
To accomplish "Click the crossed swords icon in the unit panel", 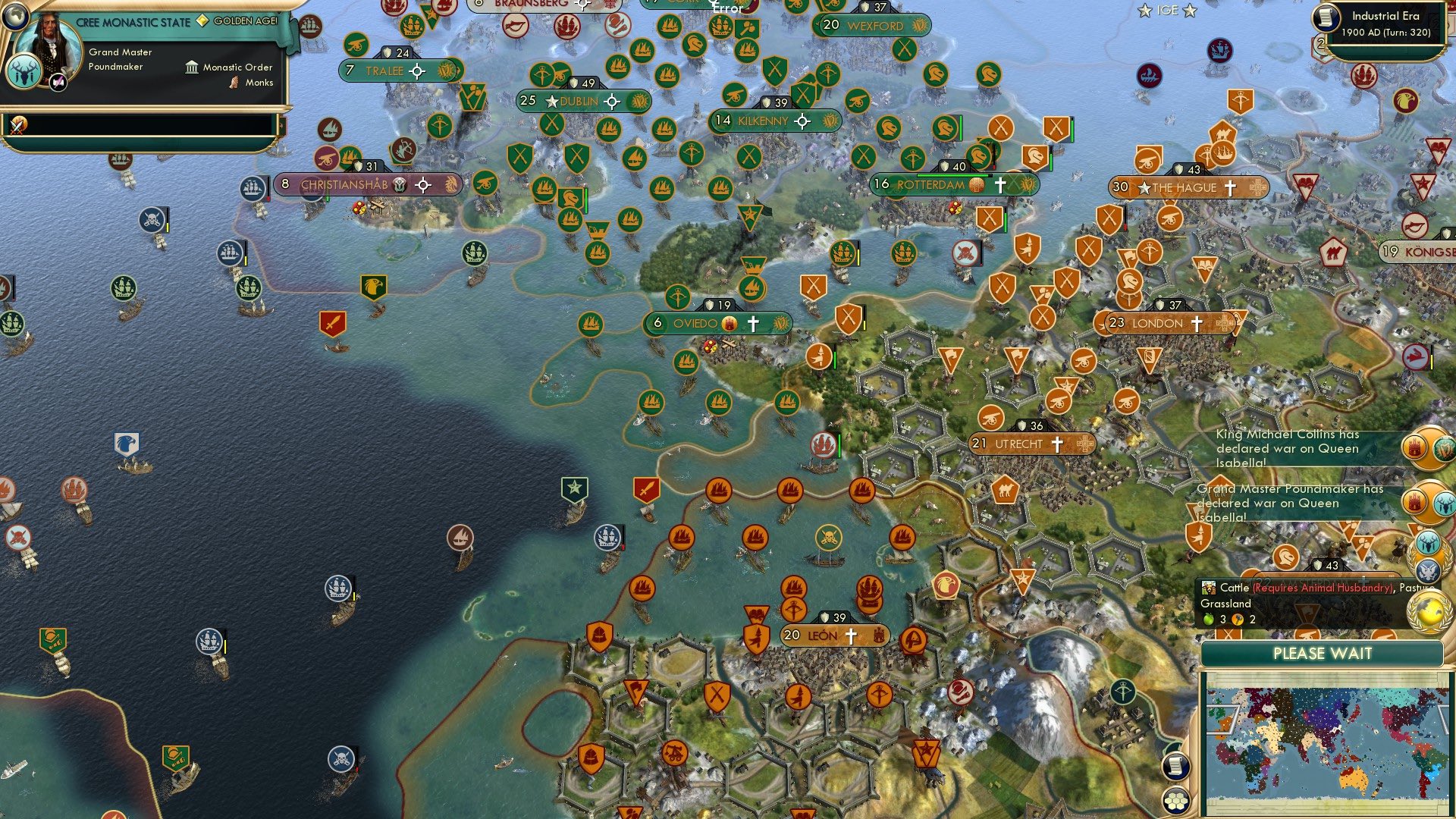I will [18, 126].
